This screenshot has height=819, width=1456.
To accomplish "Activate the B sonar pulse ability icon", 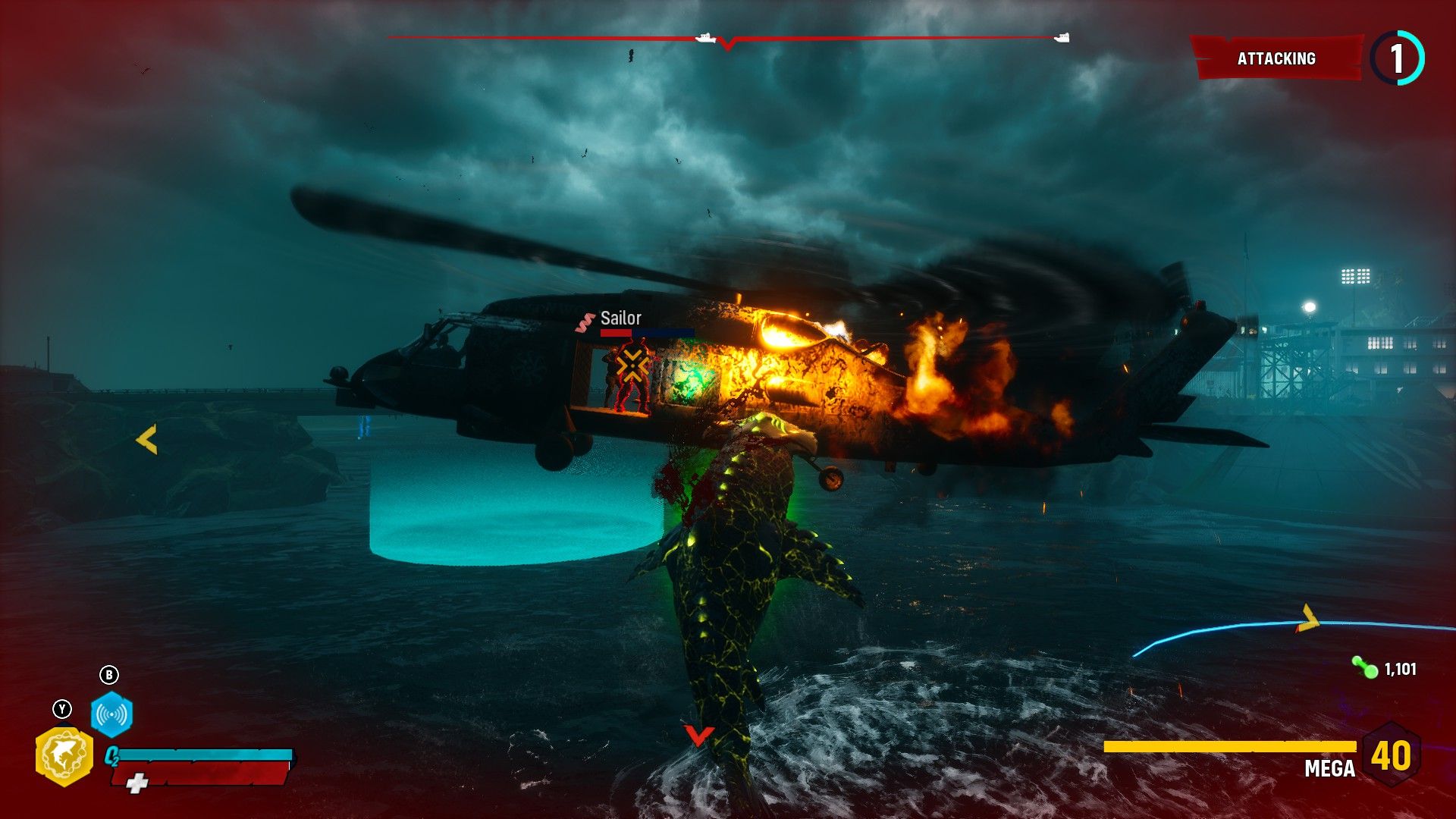I will 111,714.
